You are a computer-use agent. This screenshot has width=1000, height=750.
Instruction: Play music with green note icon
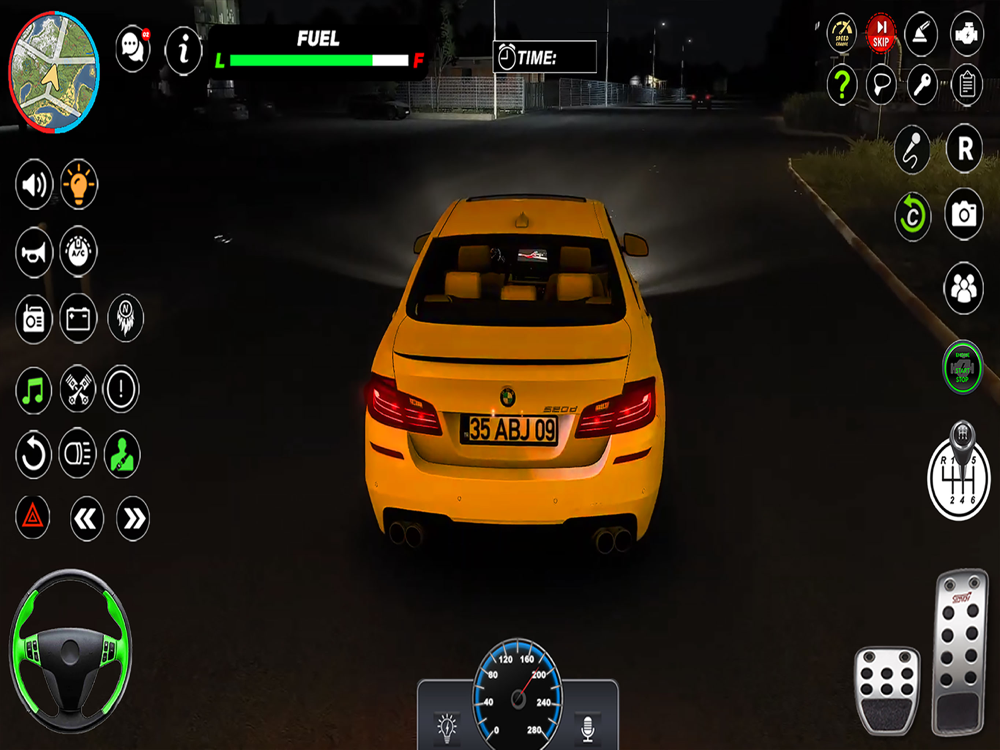click(34, 389)
